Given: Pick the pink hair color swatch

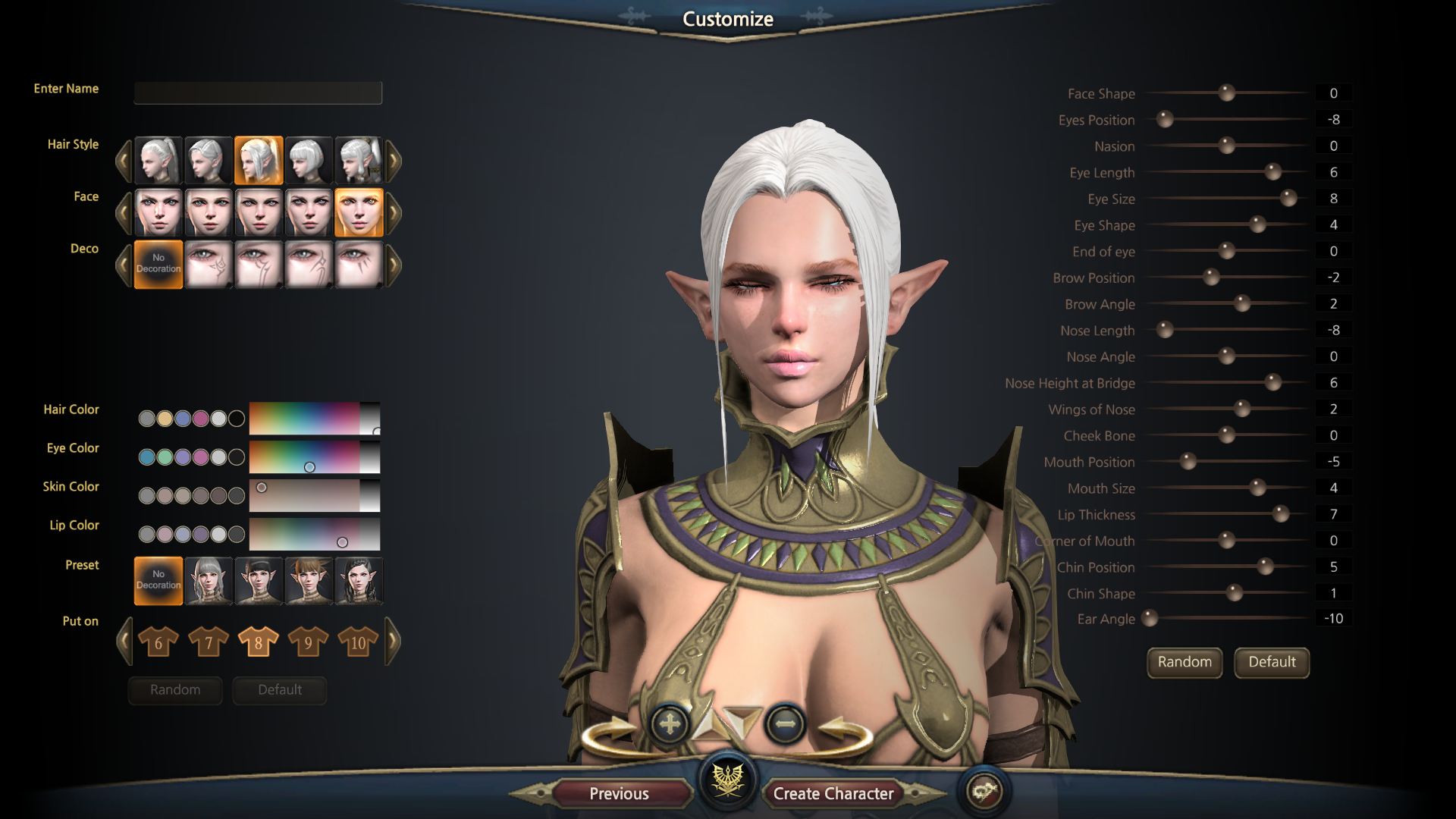Looking at the screenshot, I should [x=200, y=419].
